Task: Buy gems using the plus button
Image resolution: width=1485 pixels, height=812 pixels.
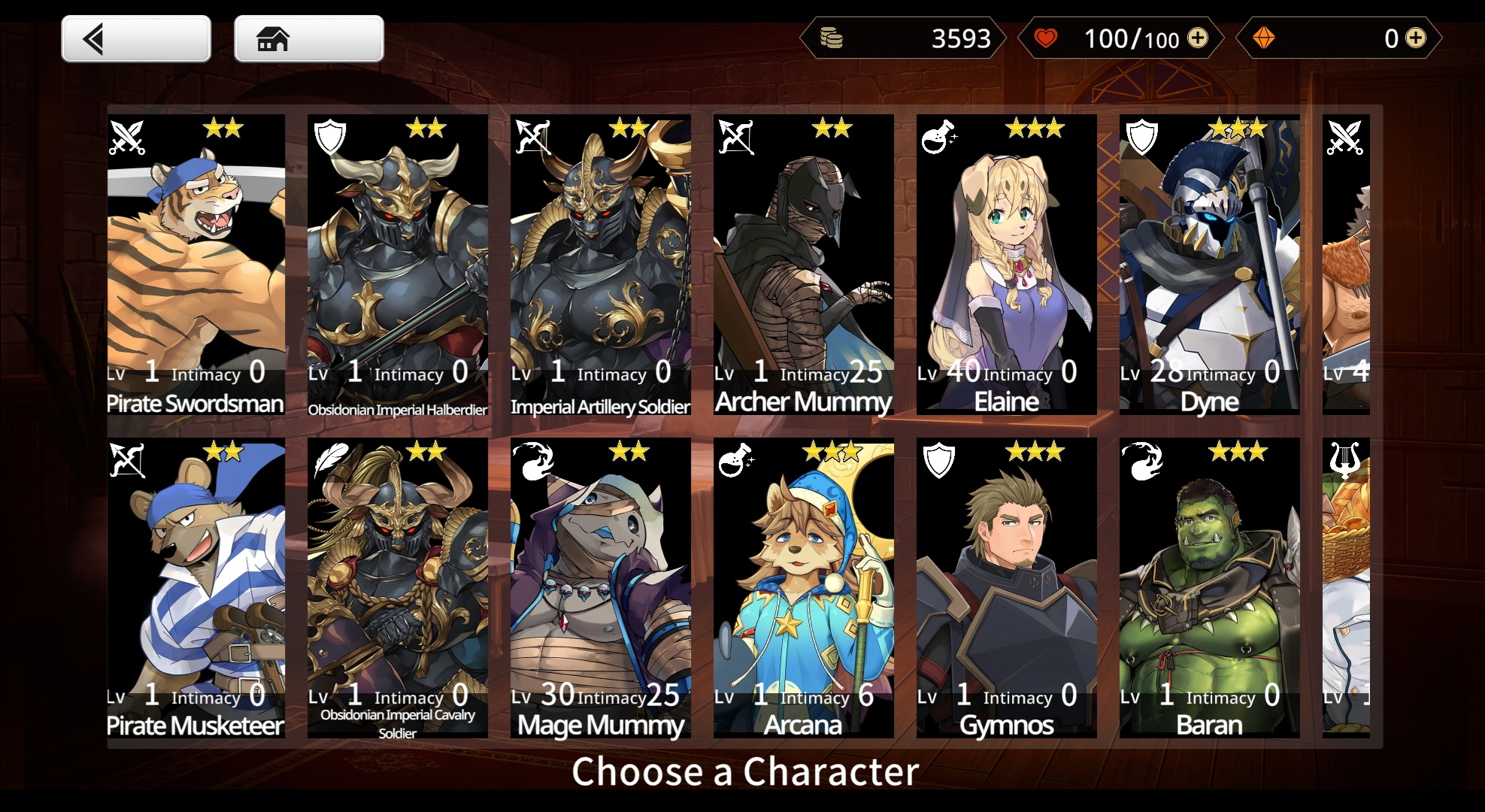Action: point(1415,38)
